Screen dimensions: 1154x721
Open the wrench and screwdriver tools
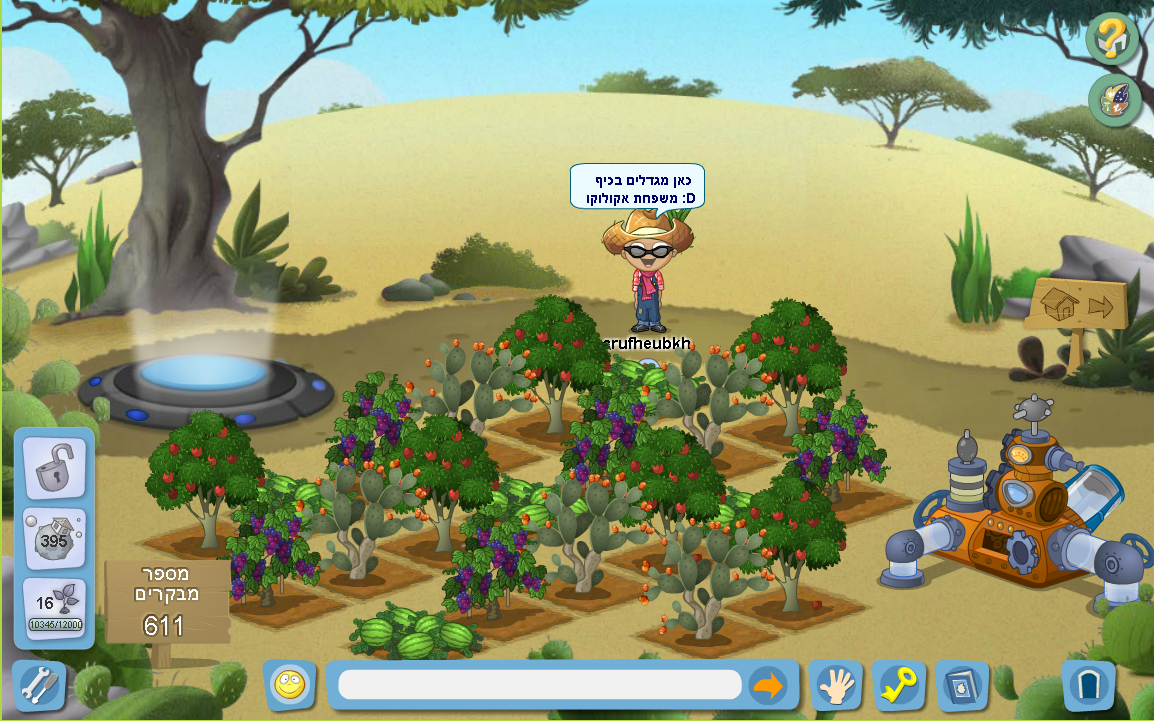[x=39, y=685]
